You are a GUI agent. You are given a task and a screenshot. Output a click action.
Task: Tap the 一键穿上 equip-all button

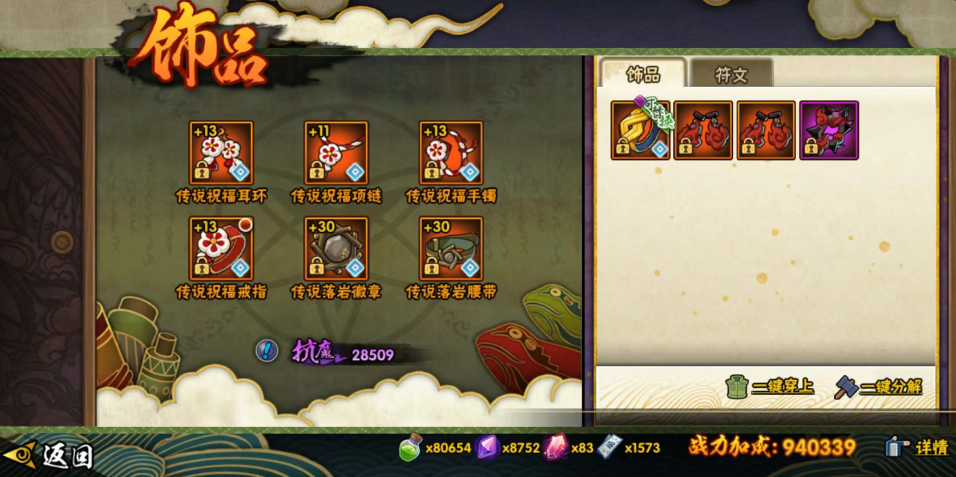(x=769, y=386)
